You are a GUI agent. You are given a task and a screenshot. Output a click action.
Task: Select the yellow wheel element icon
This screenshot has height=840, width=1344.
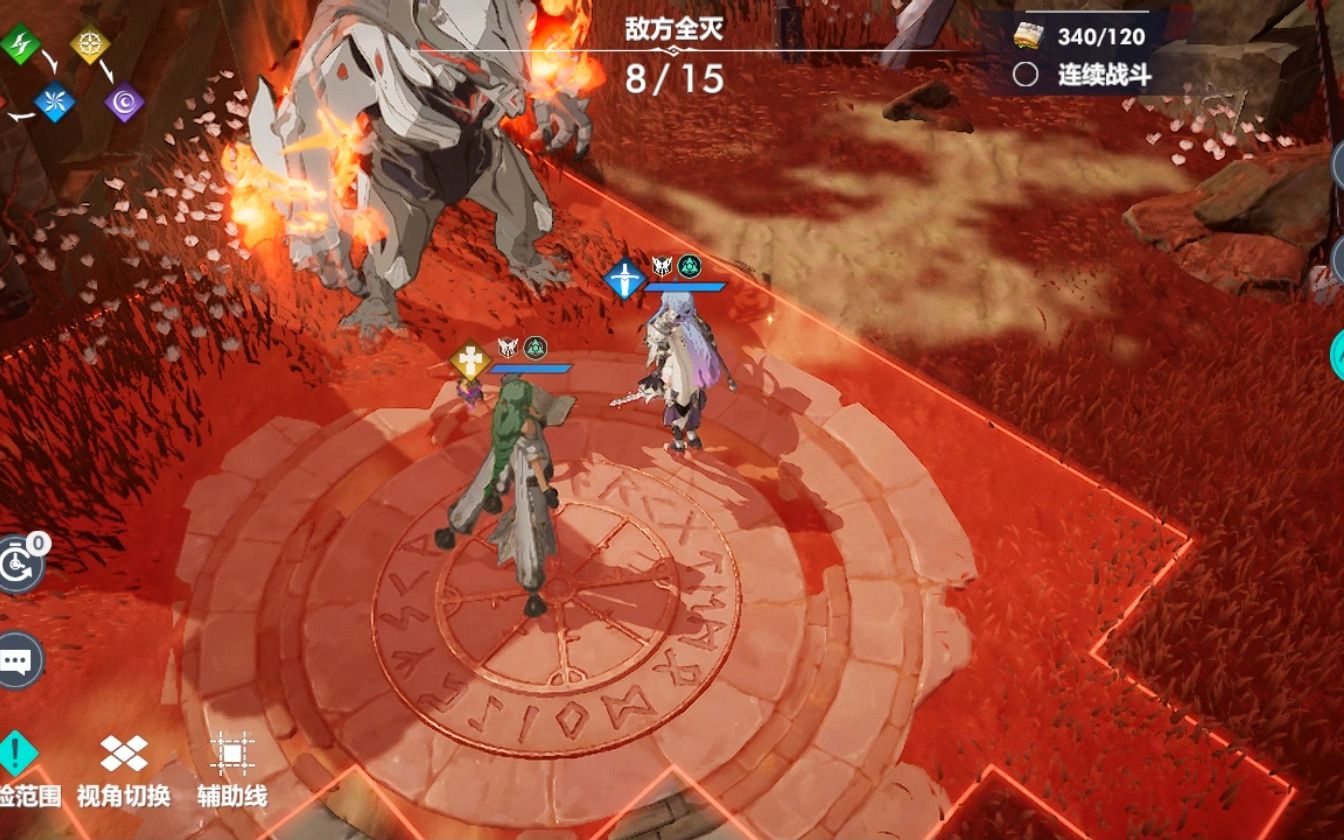(90, 44)
